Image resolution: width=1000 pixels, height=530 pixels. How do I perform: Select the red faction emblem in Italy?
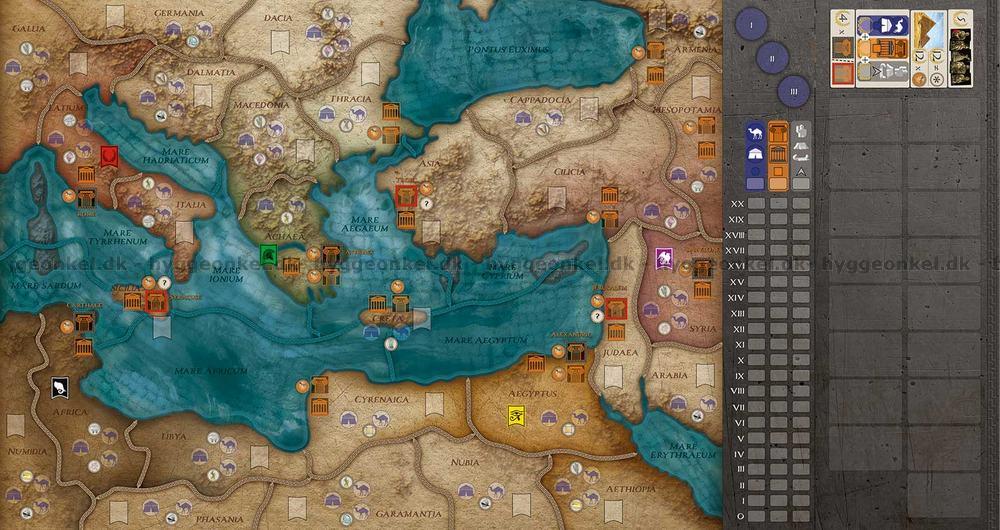click(108, 157)
